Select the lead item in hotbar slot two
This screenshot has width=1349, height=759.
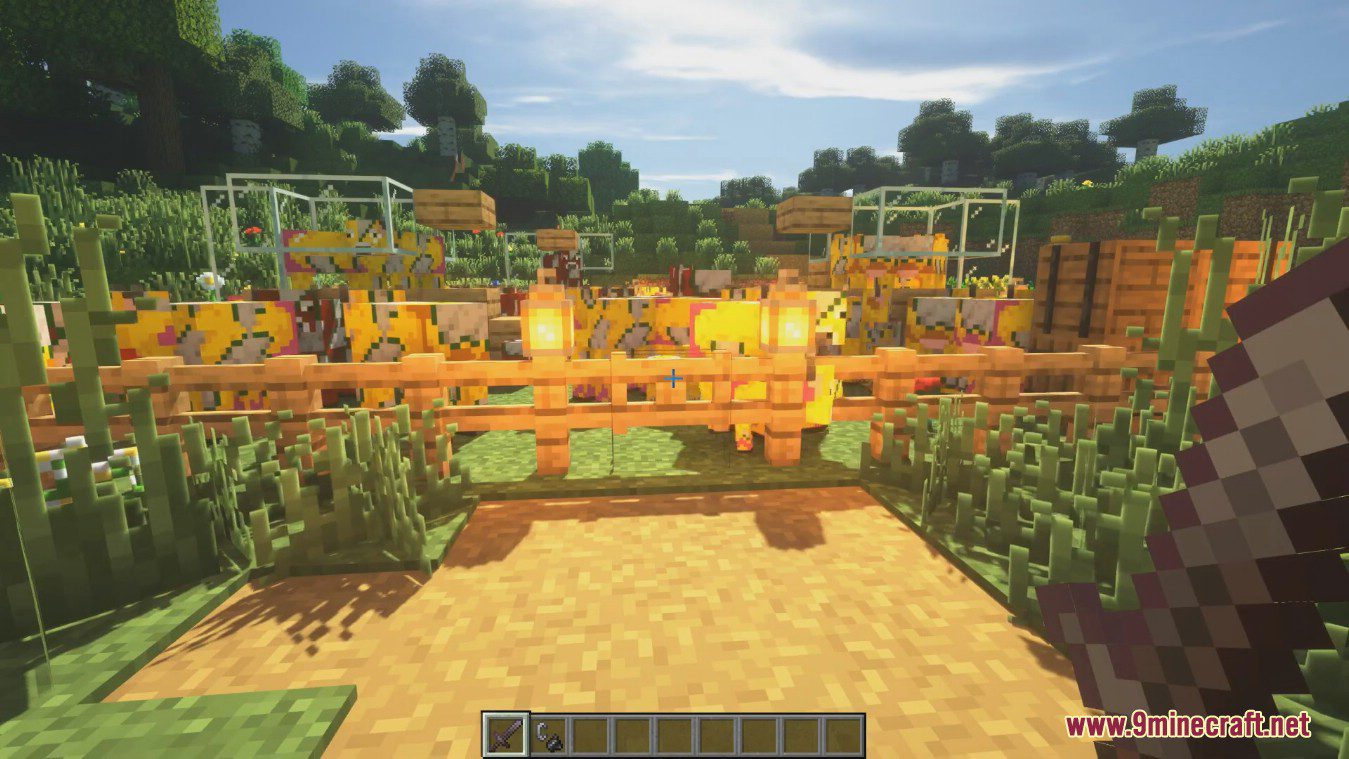[x=547, y=739]
